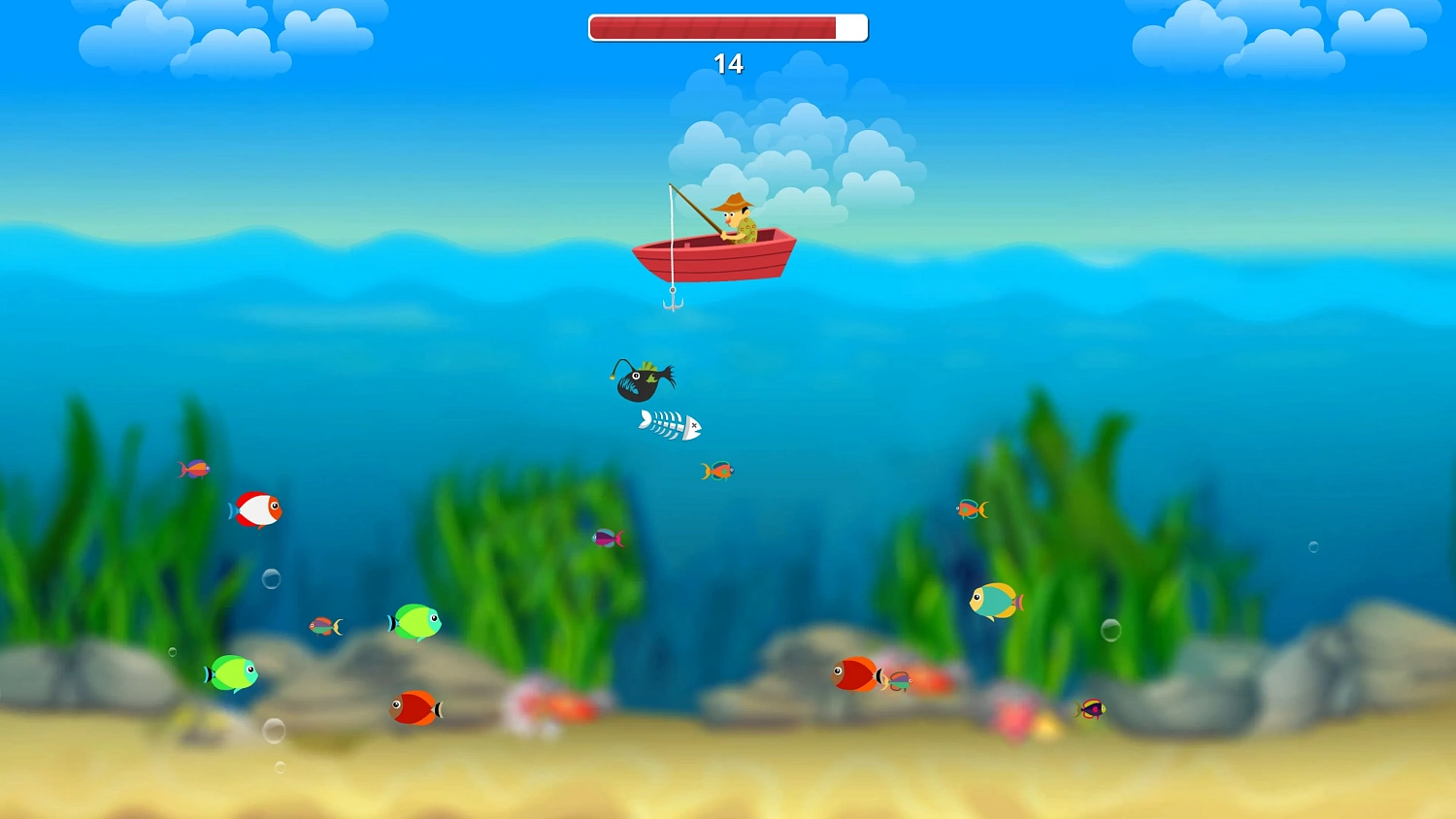This screenshot has width=1456, height=819.
Task: Tap the small orange fish on the right
Action: coord(971,508)
